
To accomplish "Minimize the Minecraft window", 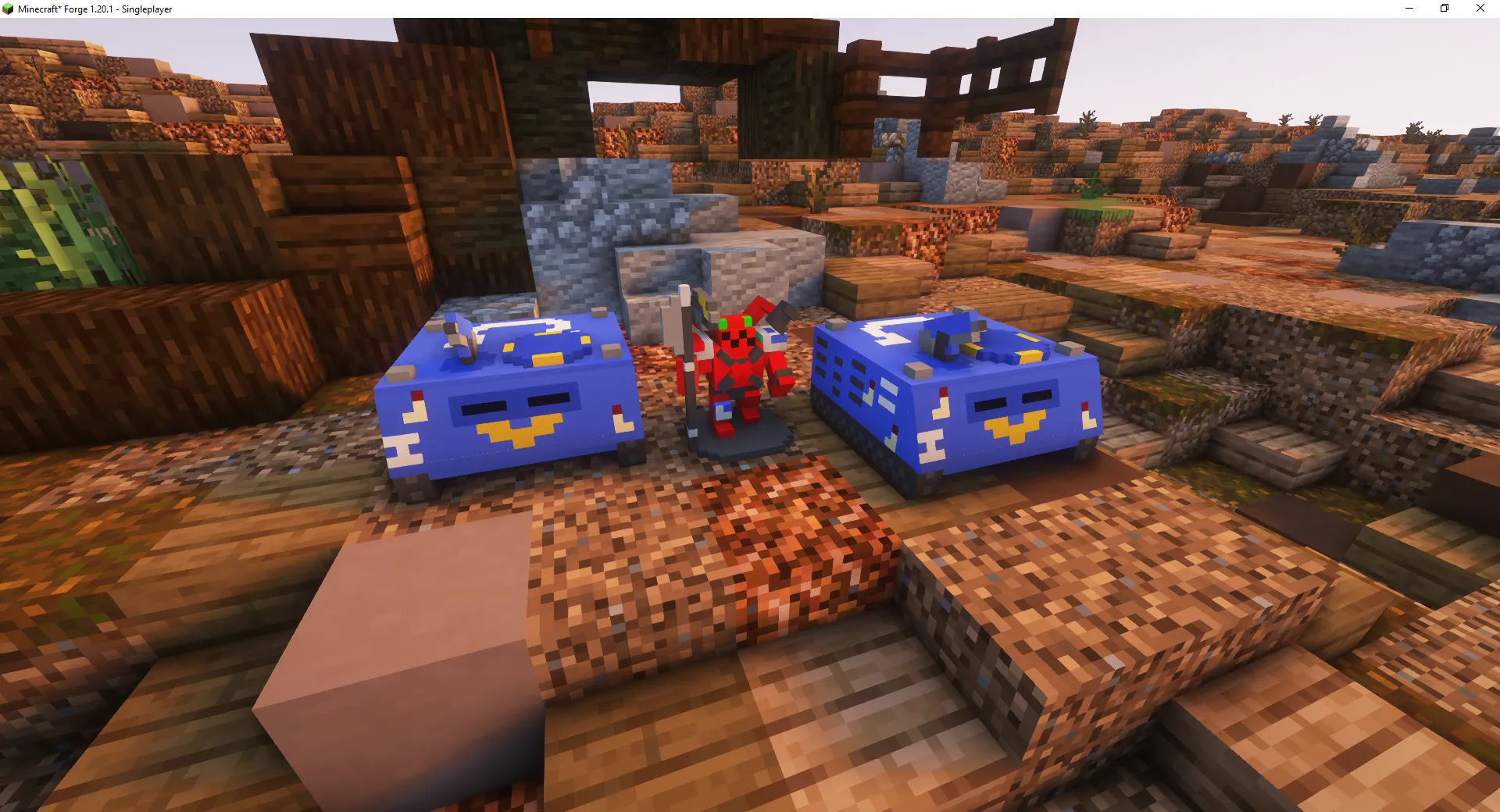I will click(1409, 9).
